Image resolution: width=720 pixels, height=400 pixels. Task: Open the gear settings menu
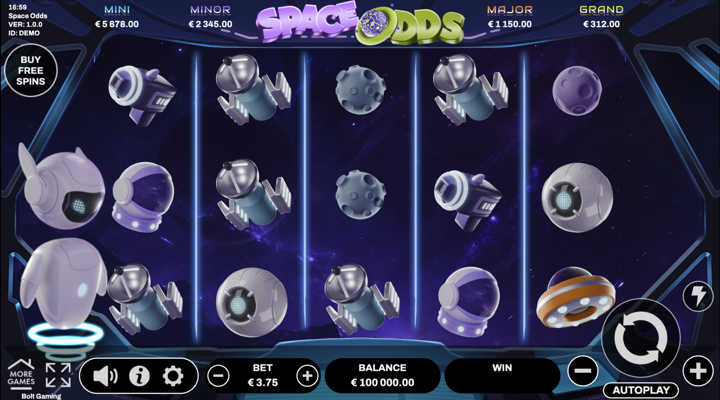coord(173,376)
